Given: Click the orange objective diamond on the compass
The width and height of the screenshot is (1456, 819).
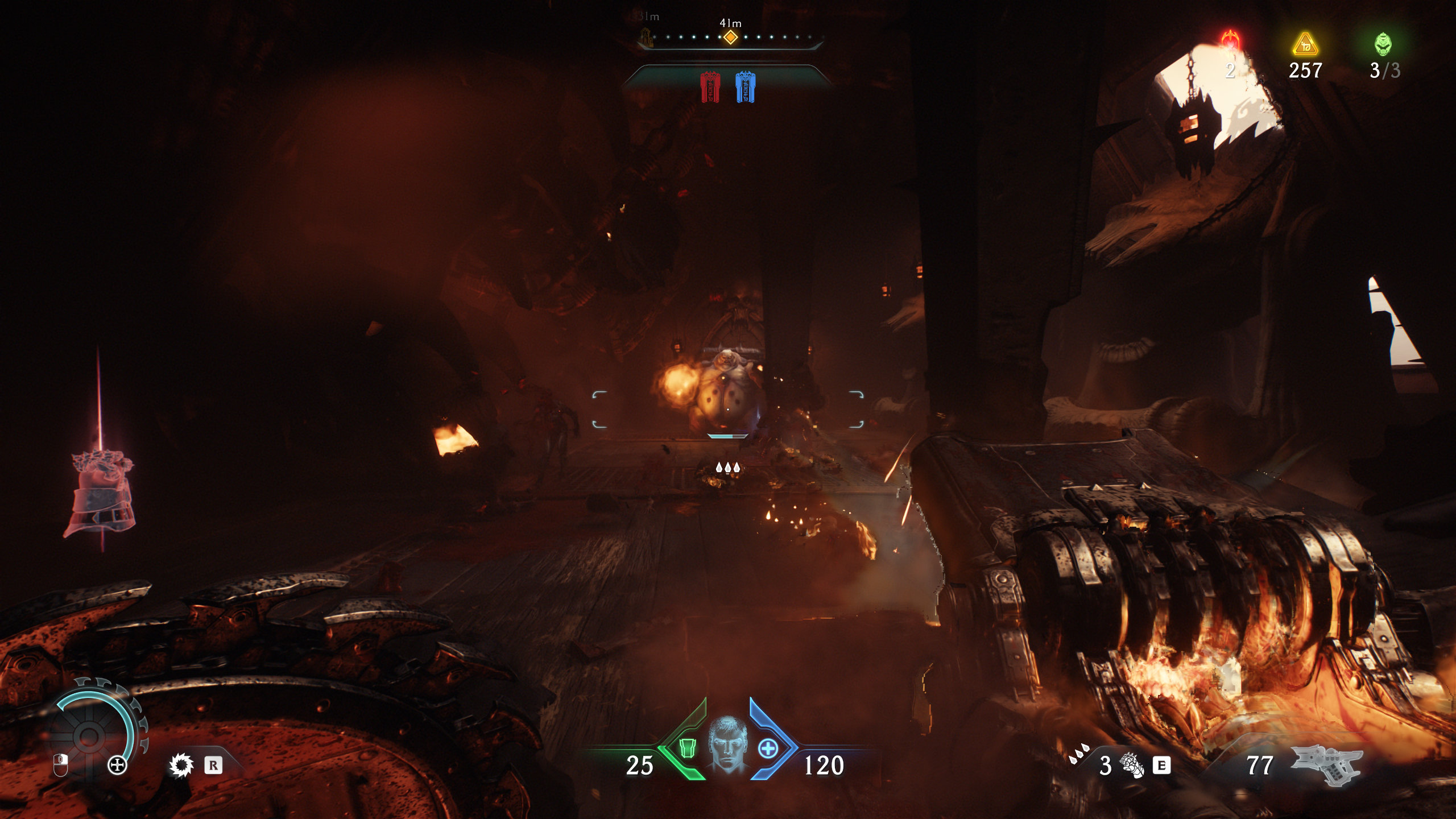Looking at the screenshot, I should point(730,38).
